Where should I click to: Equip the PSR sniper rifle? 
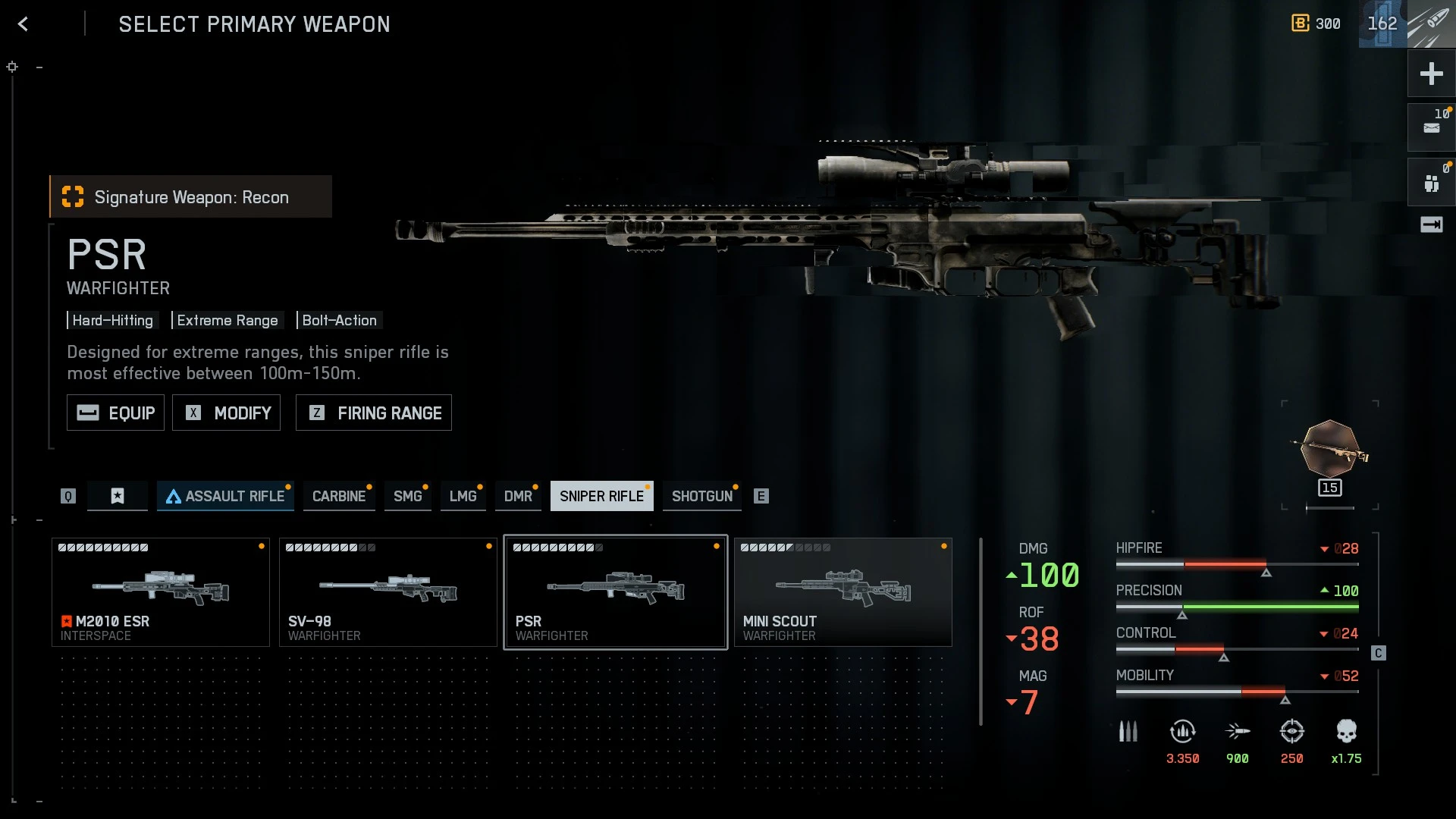[x=115, y=413]
